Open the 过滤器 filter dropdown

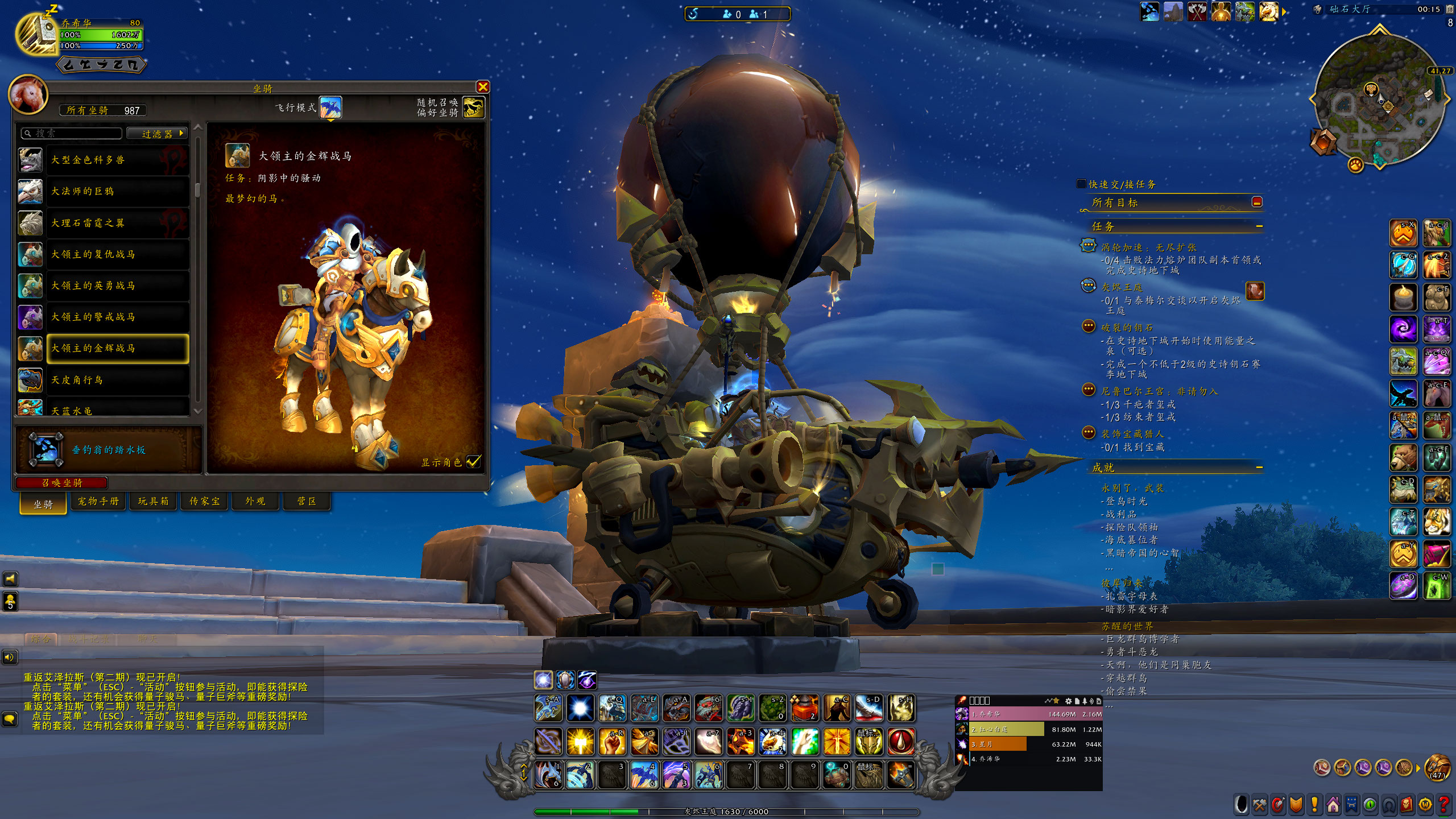click(x=157, y=134)
